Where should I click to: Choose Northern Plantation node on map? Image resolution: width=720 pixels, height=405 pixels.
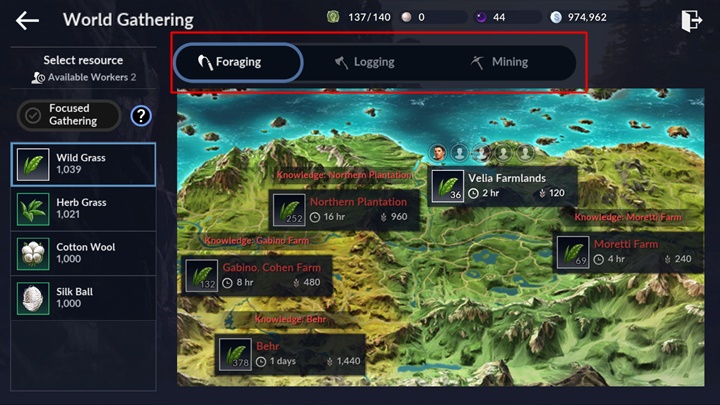click(344, 209)
